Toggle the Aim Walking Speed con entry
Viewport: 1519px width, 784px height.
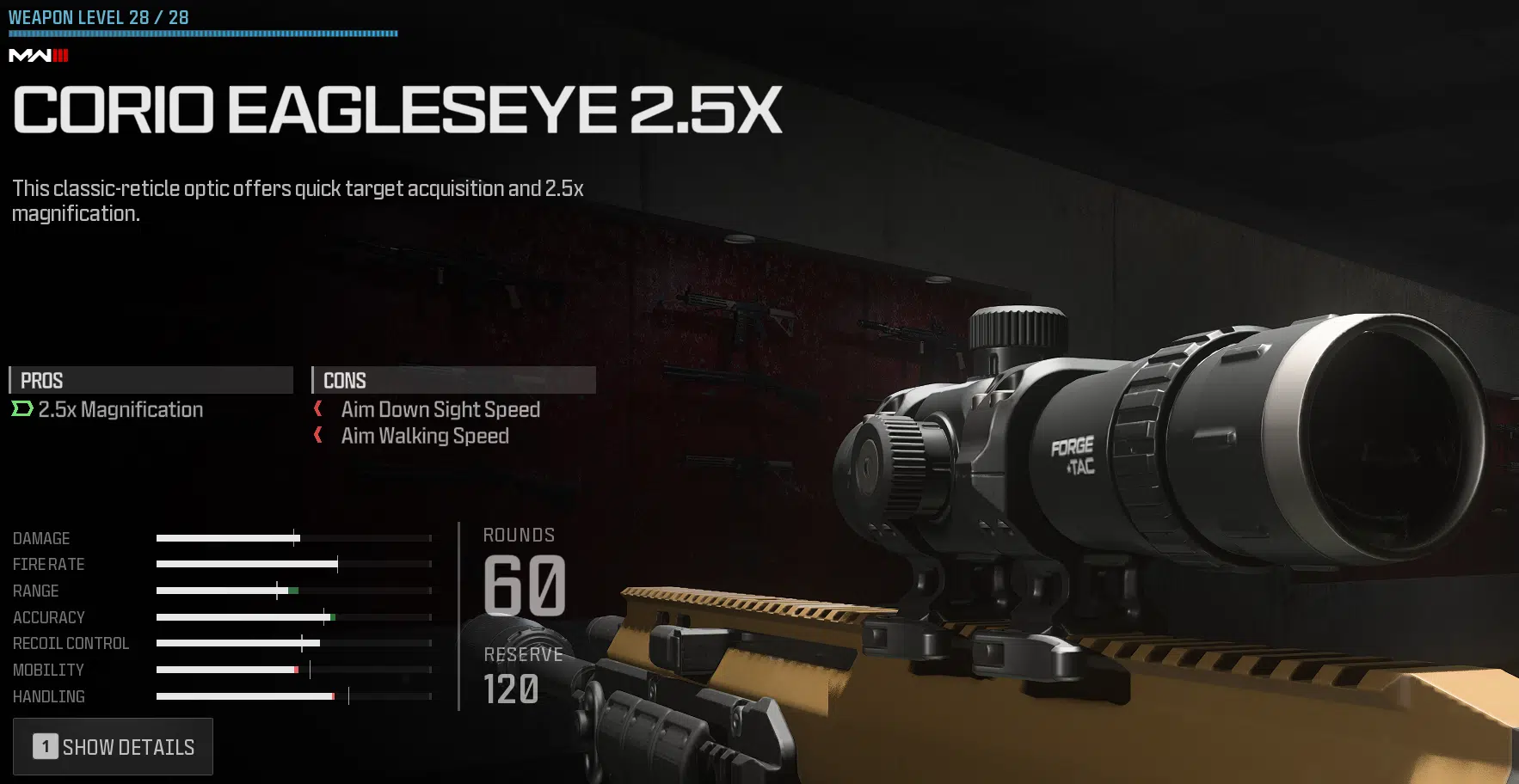point(425,436)
